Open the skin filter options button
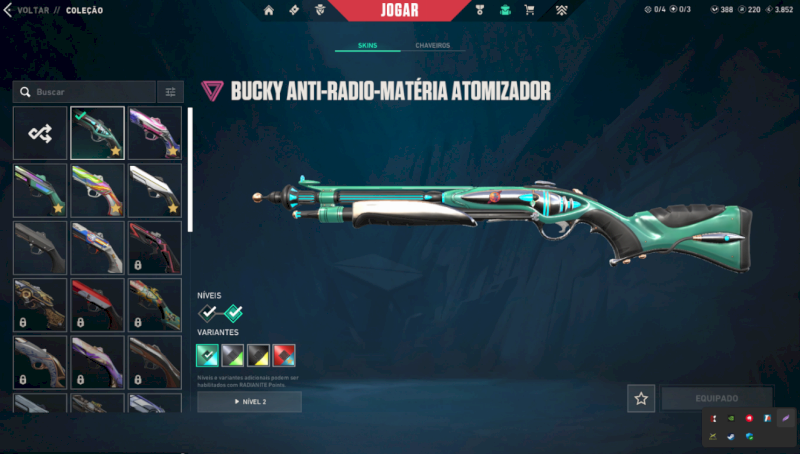800x454 pixels. (x=170, y=92)
